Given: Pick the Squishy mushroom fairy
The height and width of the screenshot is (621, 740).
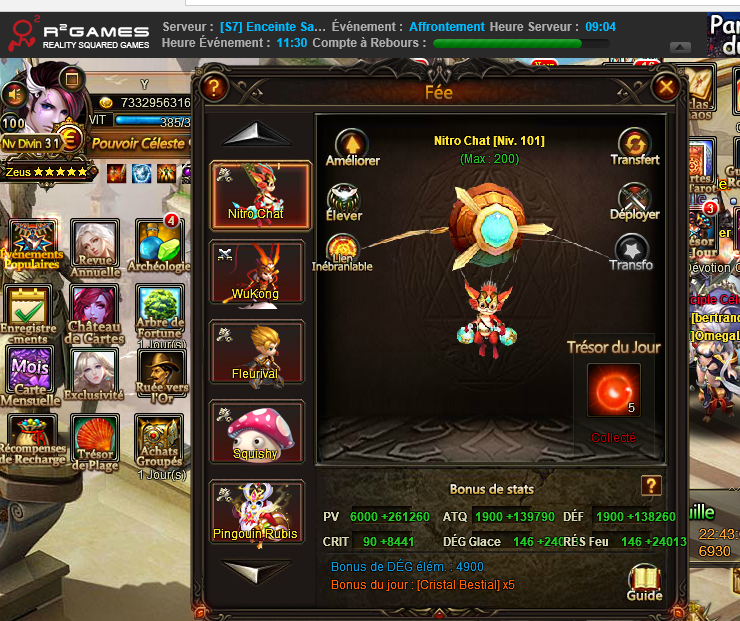Looking at the screenshot, I should point(258,431).
